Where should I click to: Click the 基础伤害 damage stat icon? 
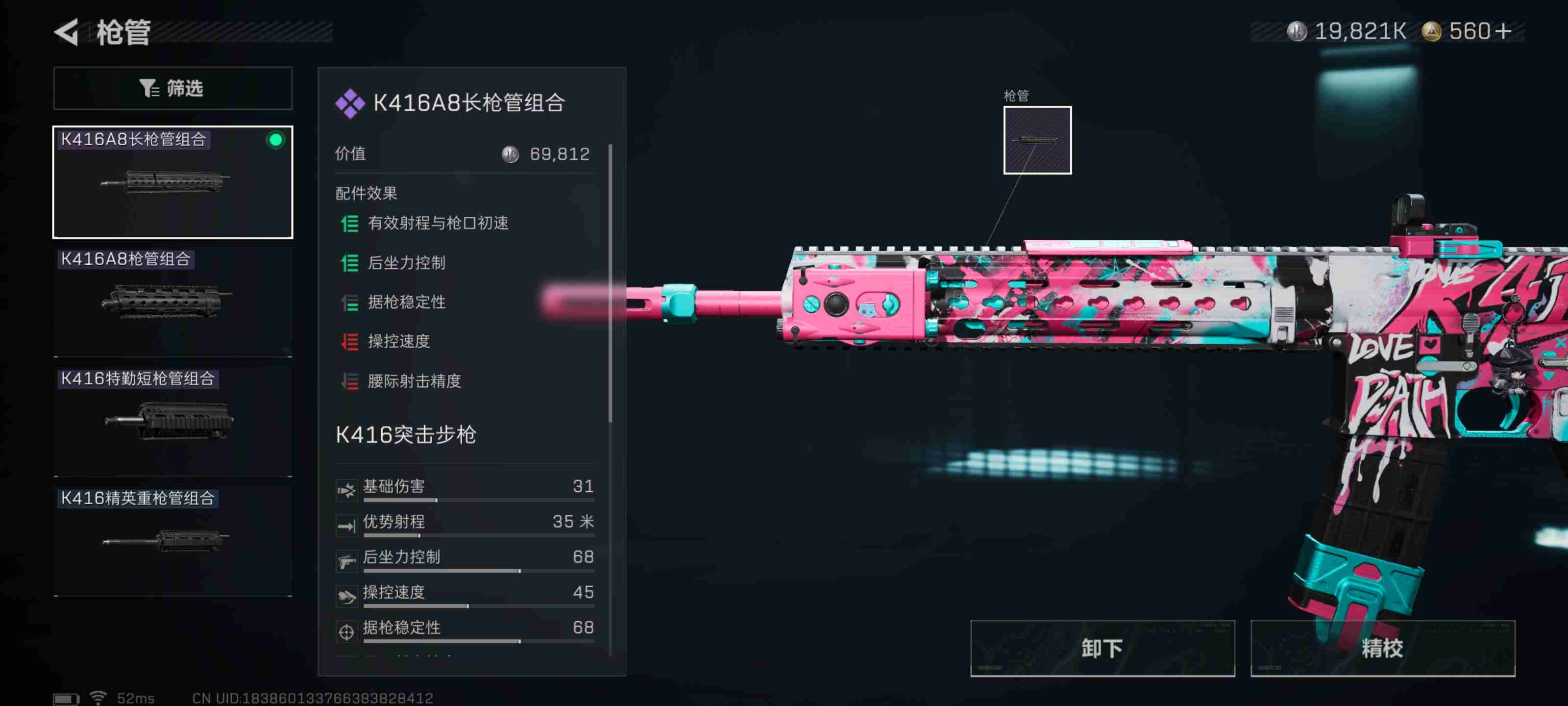pos(347,487)
